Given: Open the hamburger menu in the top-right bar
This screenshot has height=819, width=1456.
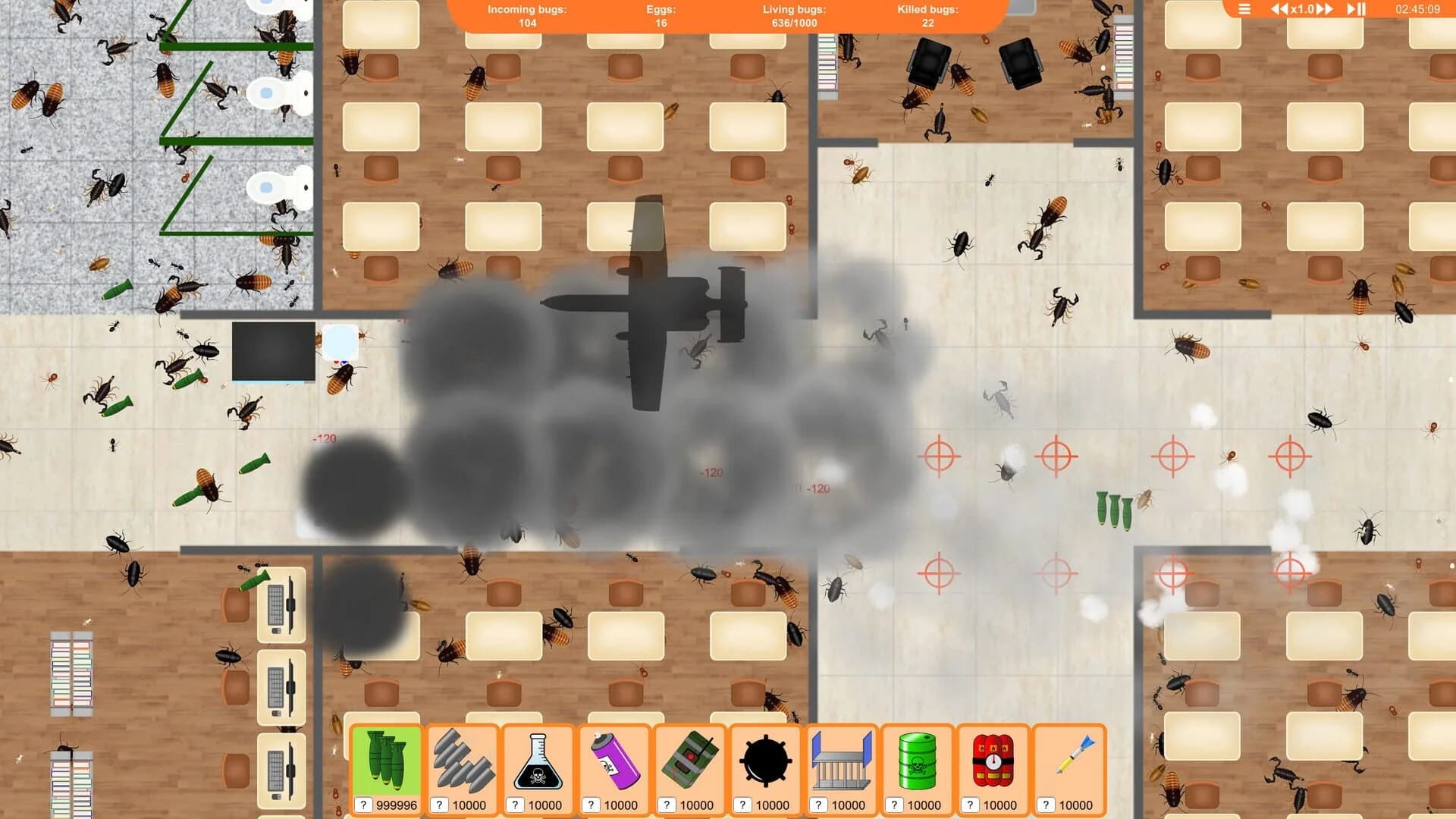Looking at the screenshot, I should [1244, 8].
